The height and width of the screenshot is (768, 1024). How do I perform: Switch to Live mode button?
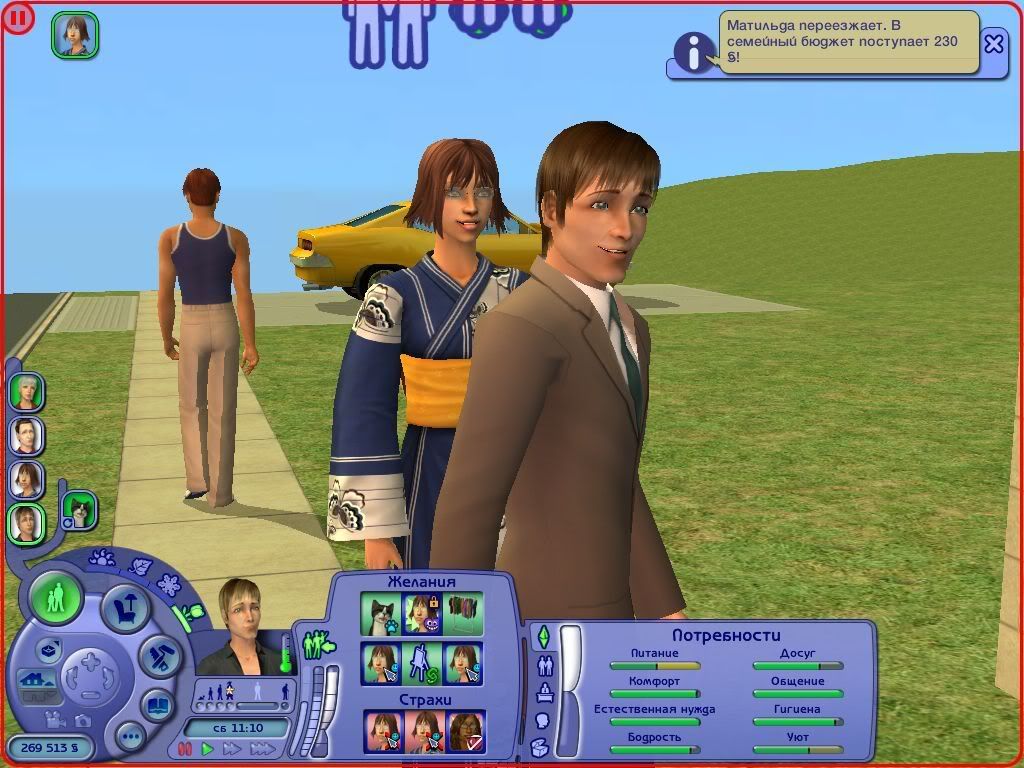[56, 598]
